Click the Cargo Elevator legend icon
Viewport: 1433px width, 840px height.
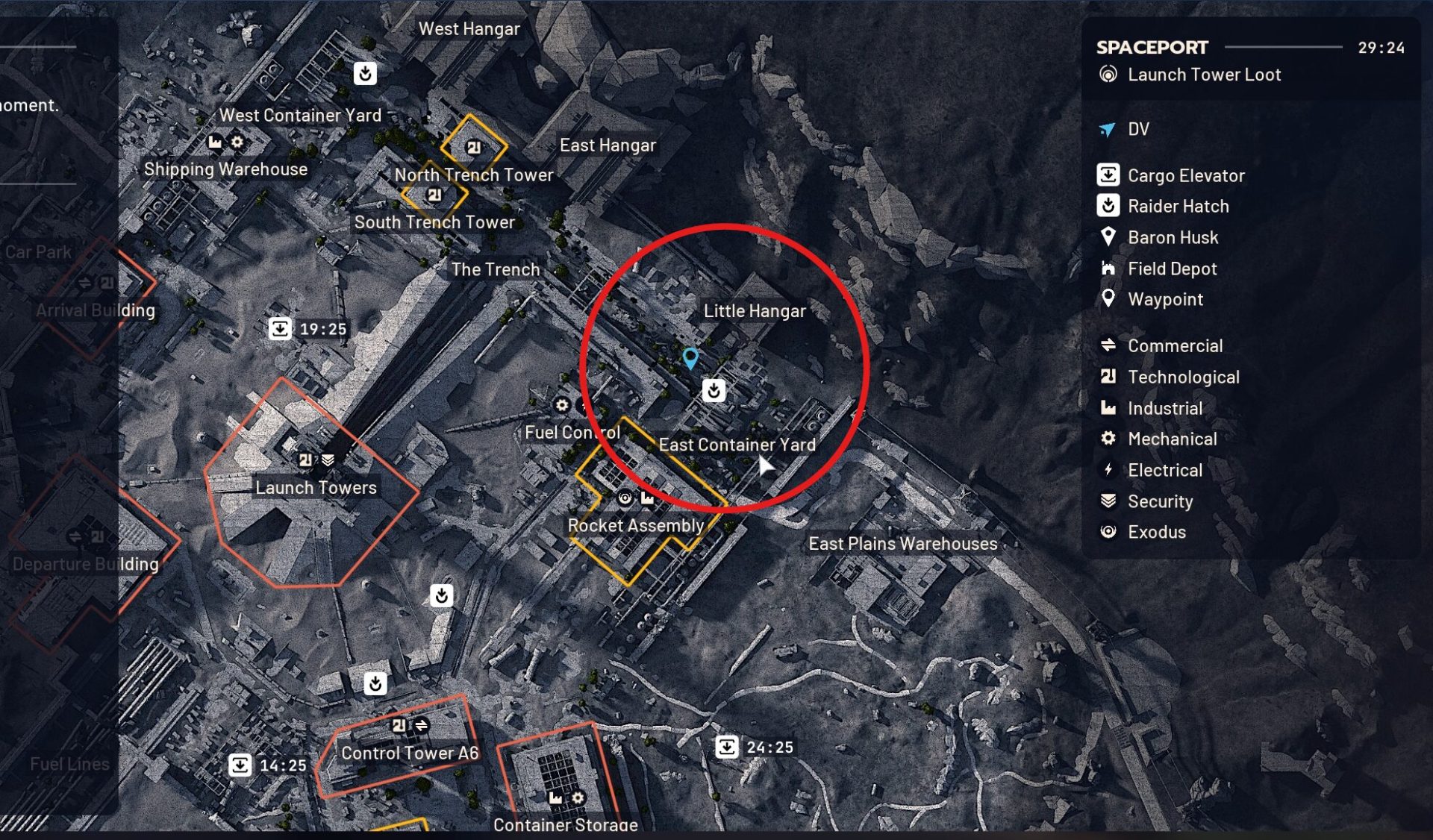[1110, 175]
